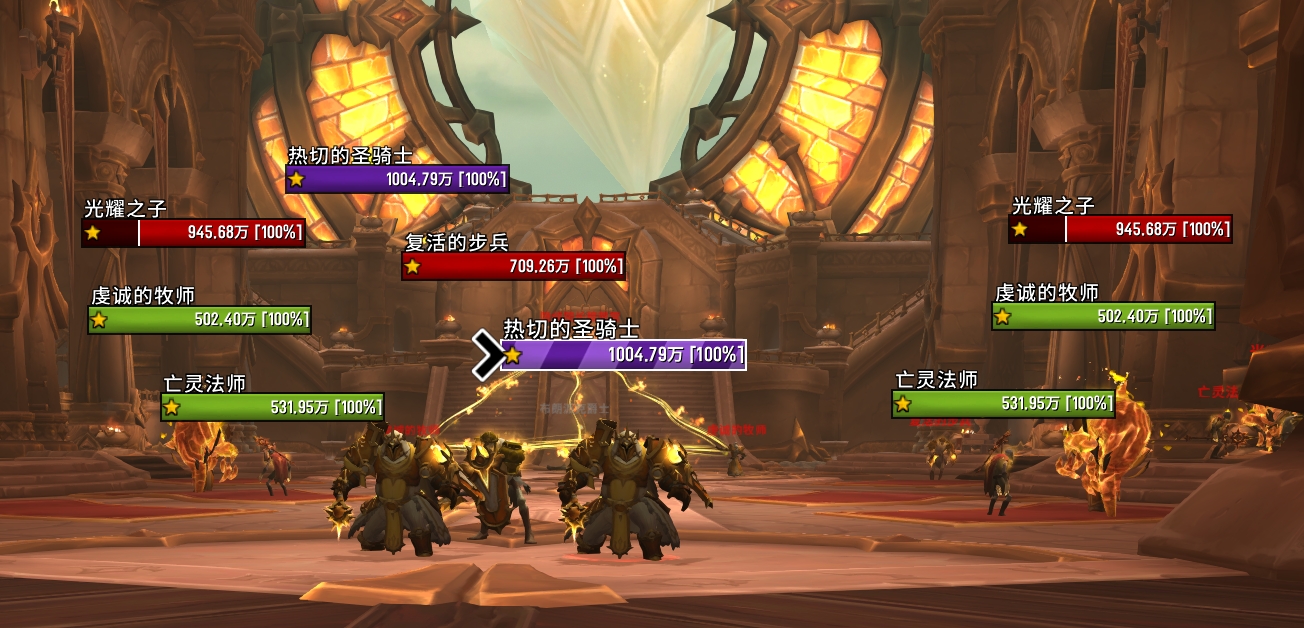Target the 热切的圣骑士 nameplate without the arrow
Viewport: 1304px width, 628px height.
[x=398, y=180]
